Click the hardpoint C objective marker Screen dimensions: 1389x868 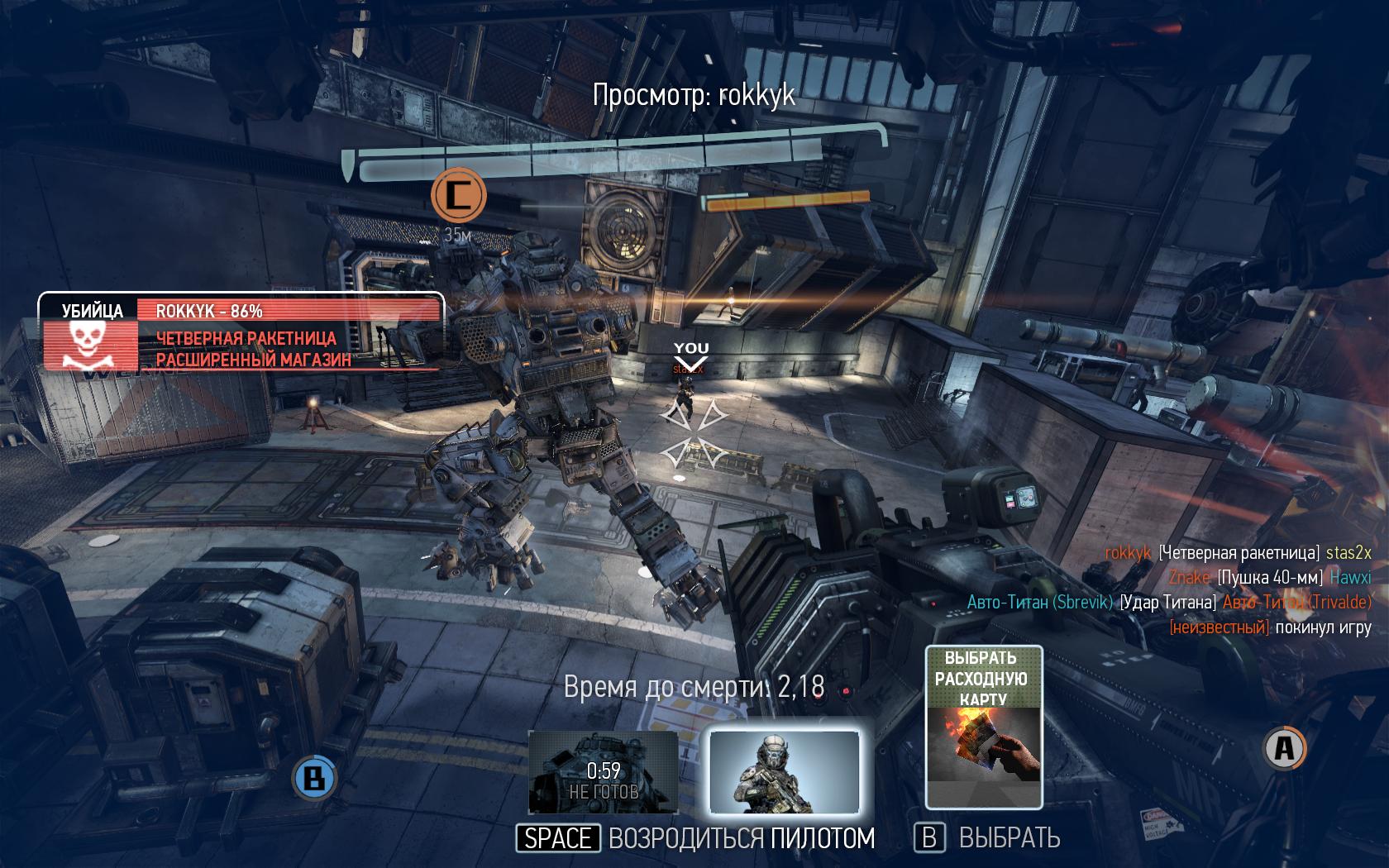click(458, 195)
